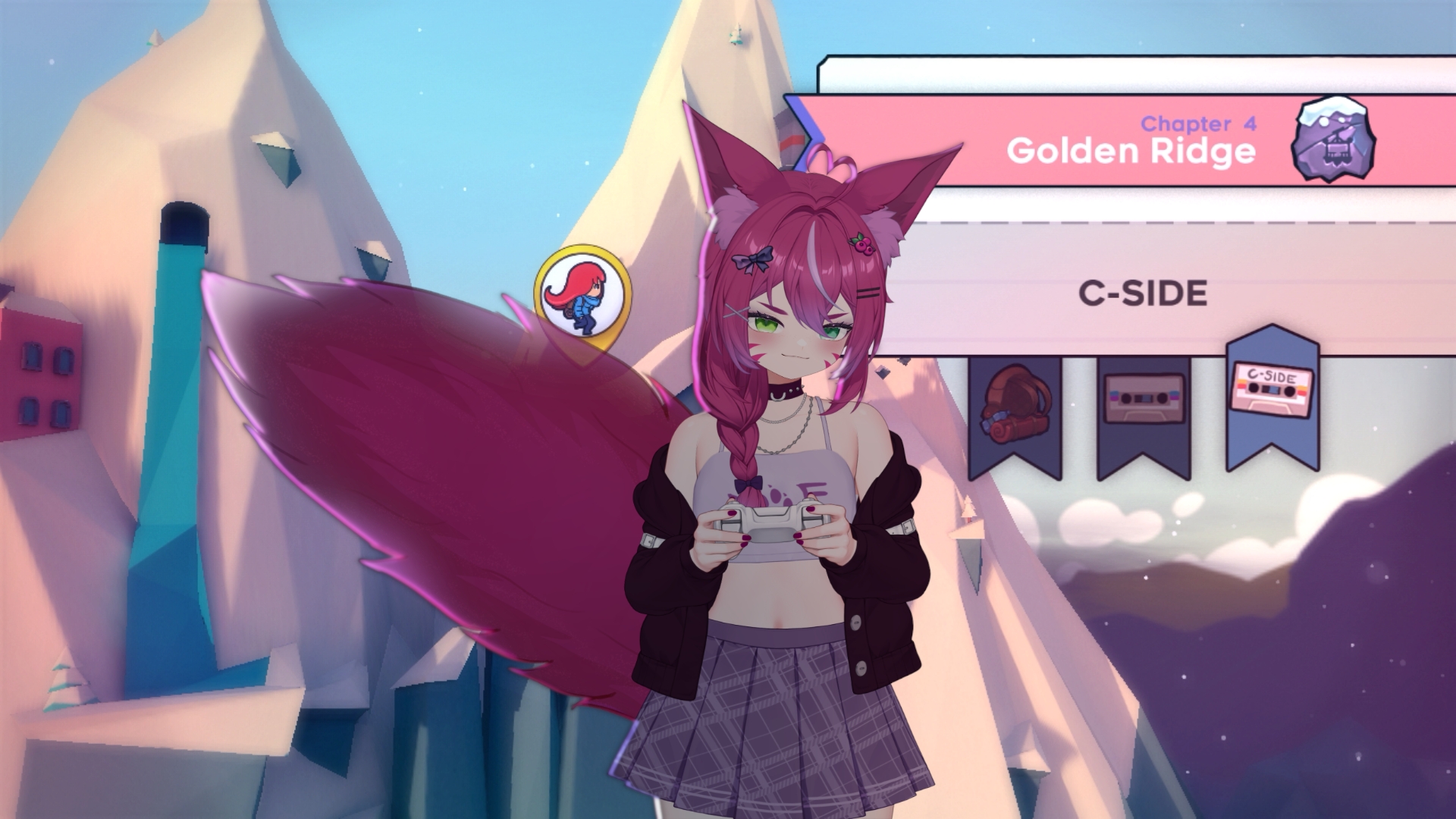Click the Golden Ridge chapter rock icon
This screenshot has width=1456, height=819.
(x=1333, y=140)
